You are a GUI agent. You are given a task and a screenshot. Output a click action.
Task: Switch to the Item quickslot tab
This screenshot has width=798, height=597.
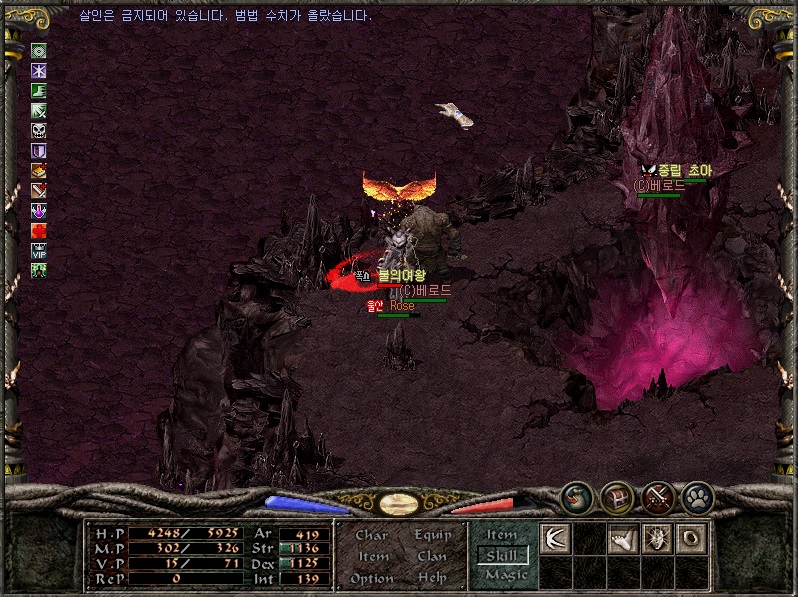click(502, 535)
